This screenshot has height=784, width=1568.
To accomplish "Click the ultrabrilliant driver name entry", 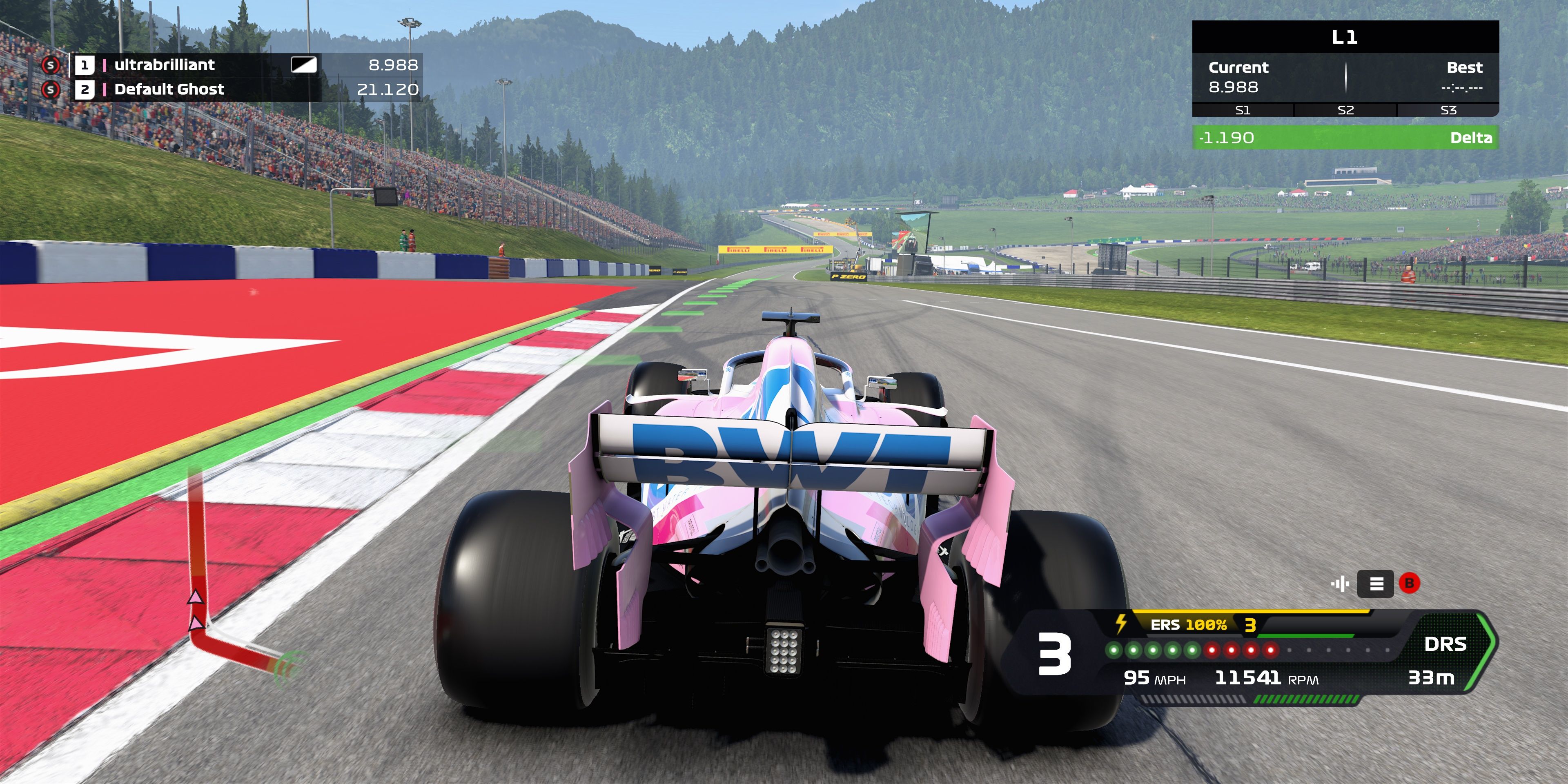I will point(165,65).
